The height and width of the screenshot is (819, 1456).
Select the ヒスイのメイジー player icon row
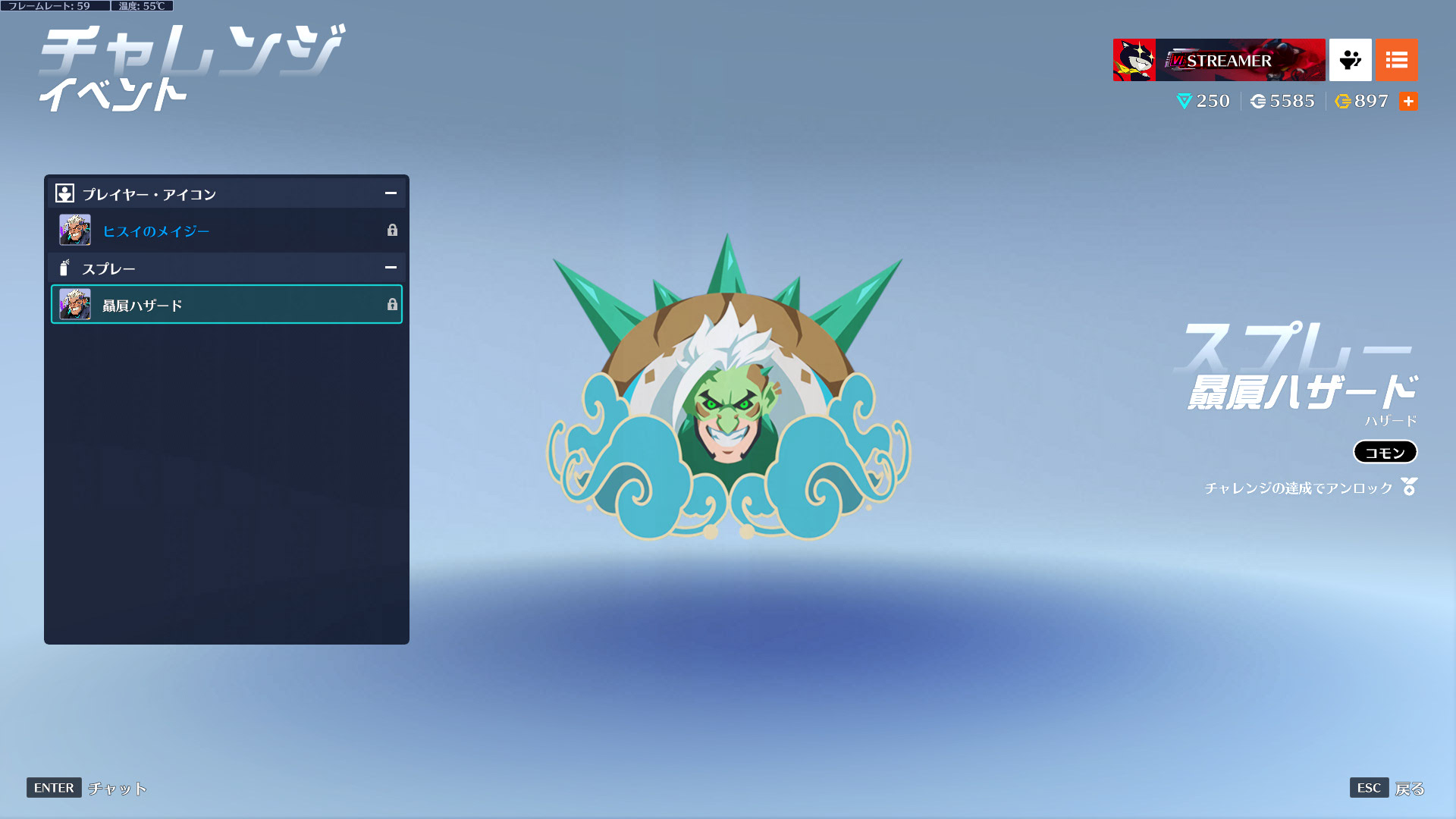point(226,231)
